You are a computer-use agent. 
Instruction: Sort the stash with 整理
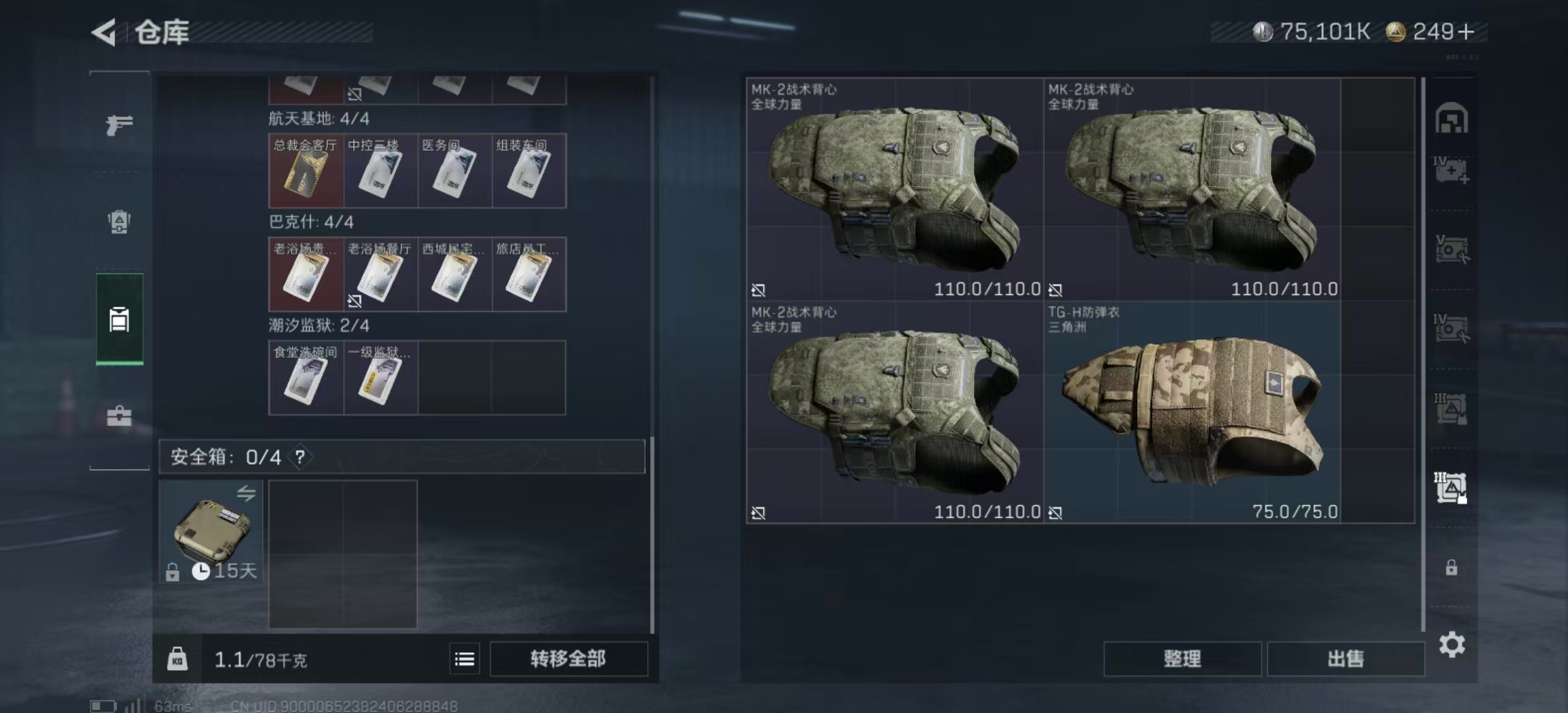coord(1182,659)
